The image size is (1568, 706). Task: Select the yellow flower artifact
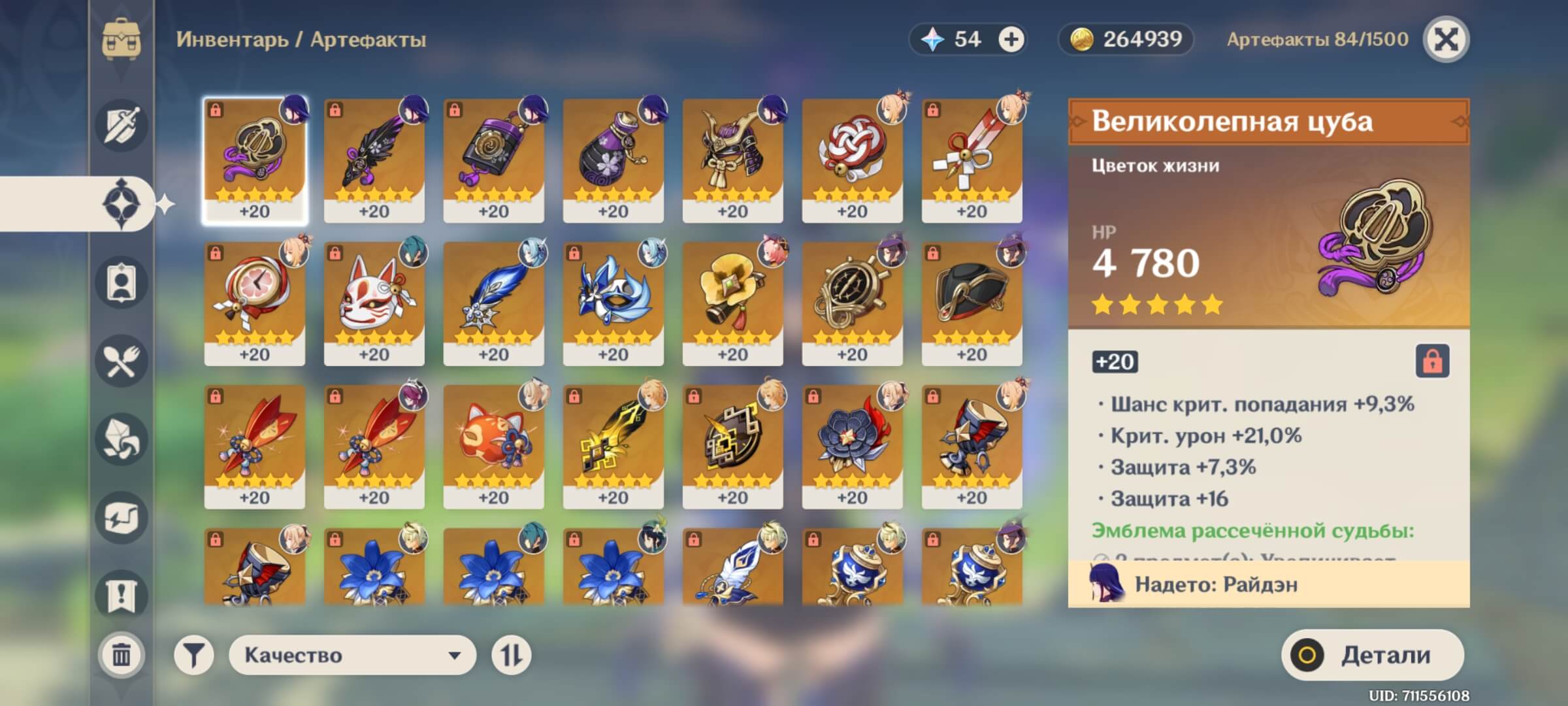tap(732, 303)
